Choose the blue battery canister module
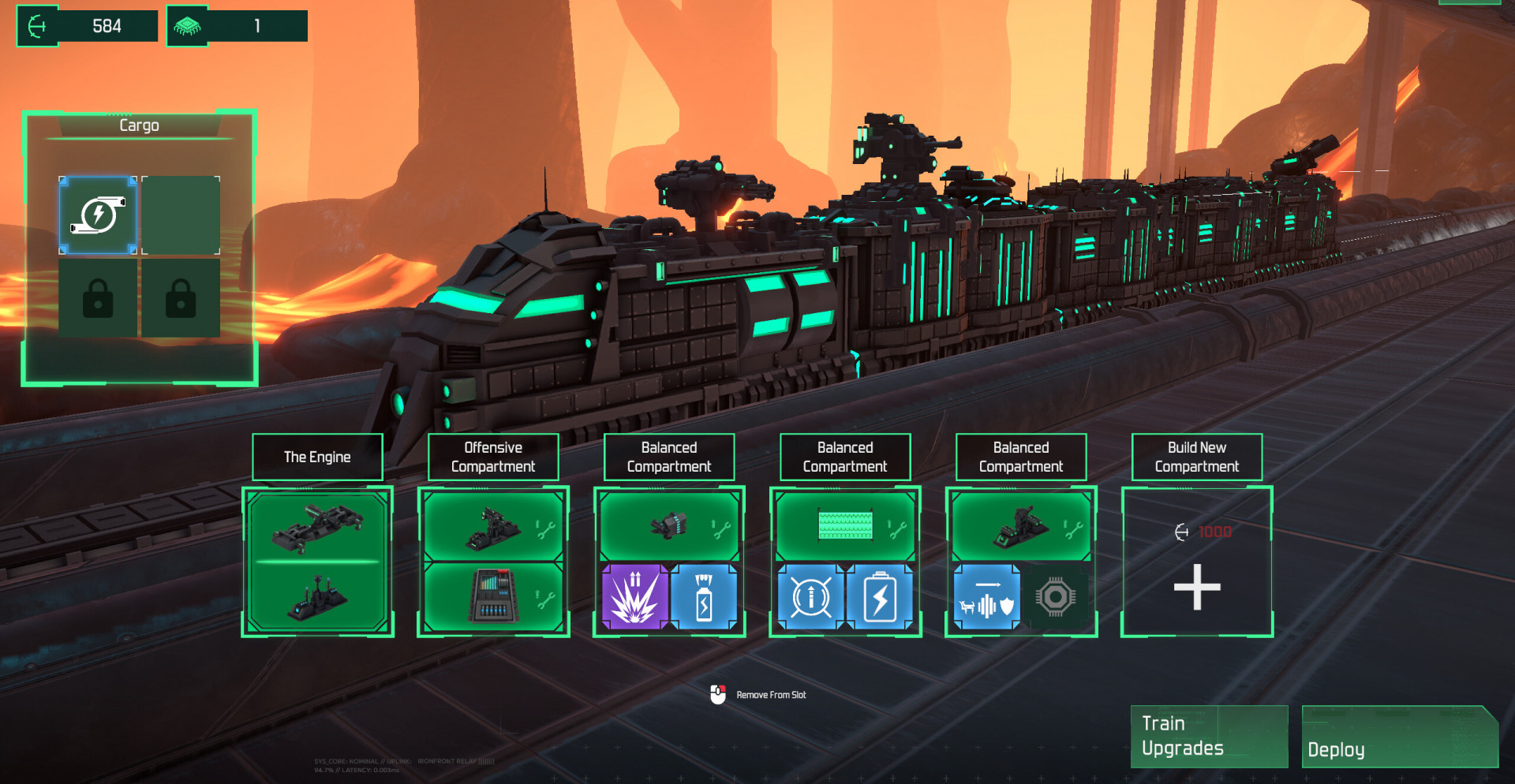This screenshot has width=1515, height=784. click(704, 597)
